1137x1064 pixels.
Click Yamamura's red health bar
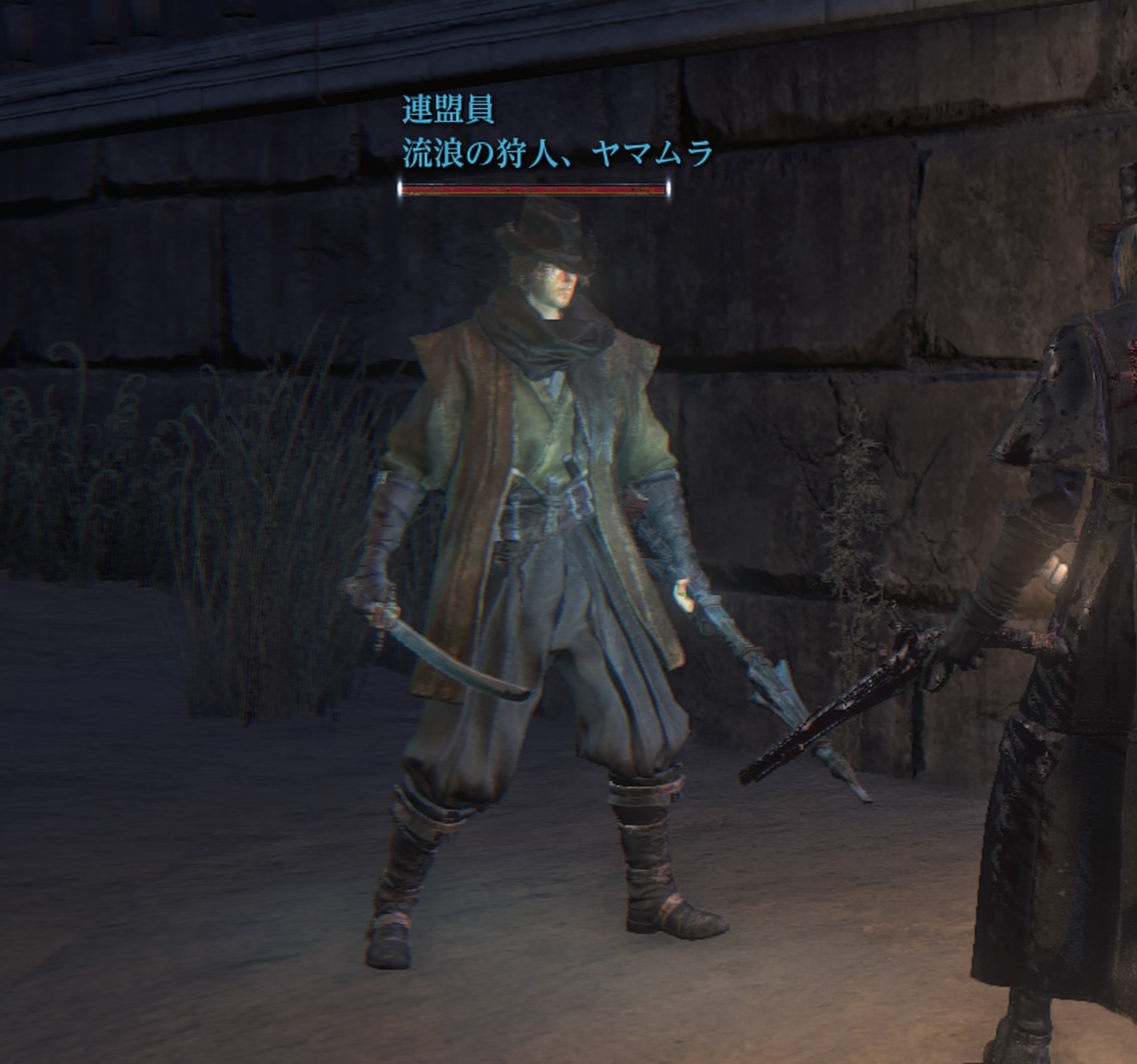coord(532,190)
